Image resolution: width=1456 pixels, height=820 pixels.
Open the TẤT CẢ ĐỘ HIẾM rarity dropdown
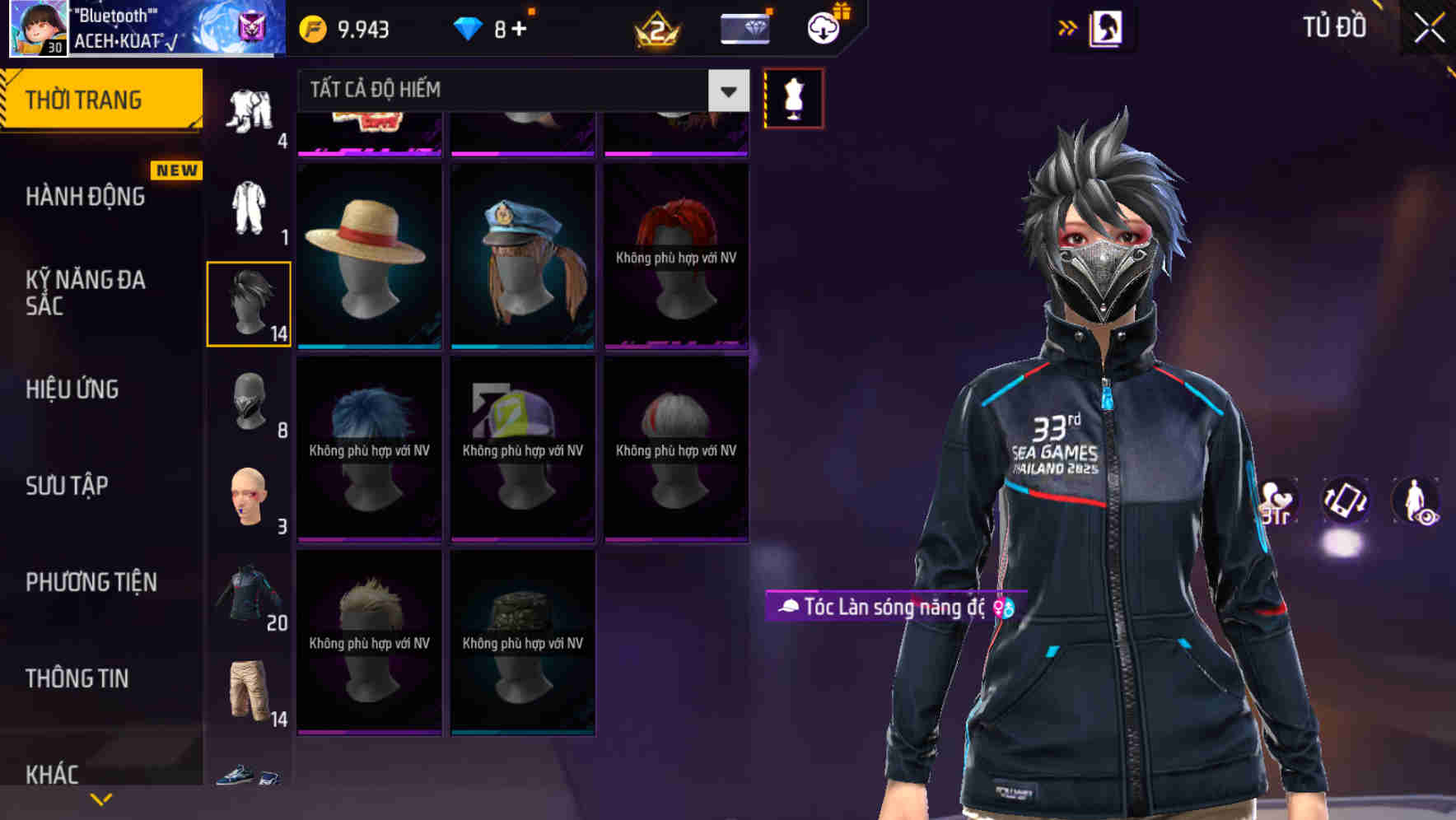click(511, 90)
